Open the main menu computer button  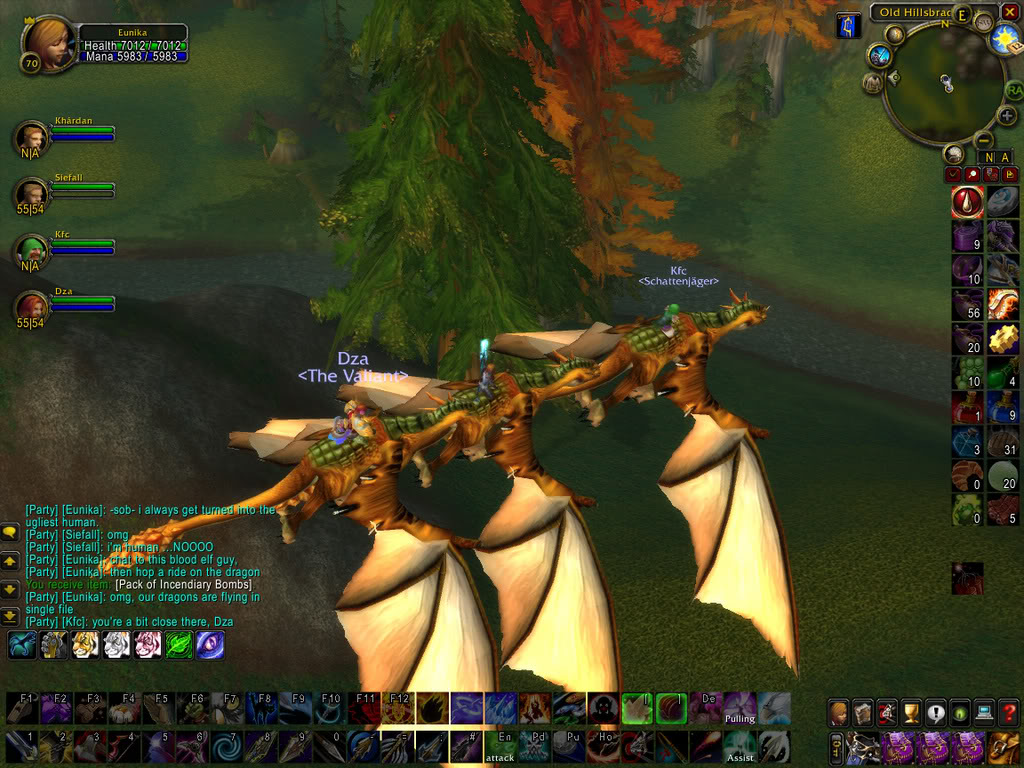click(984, 713)
